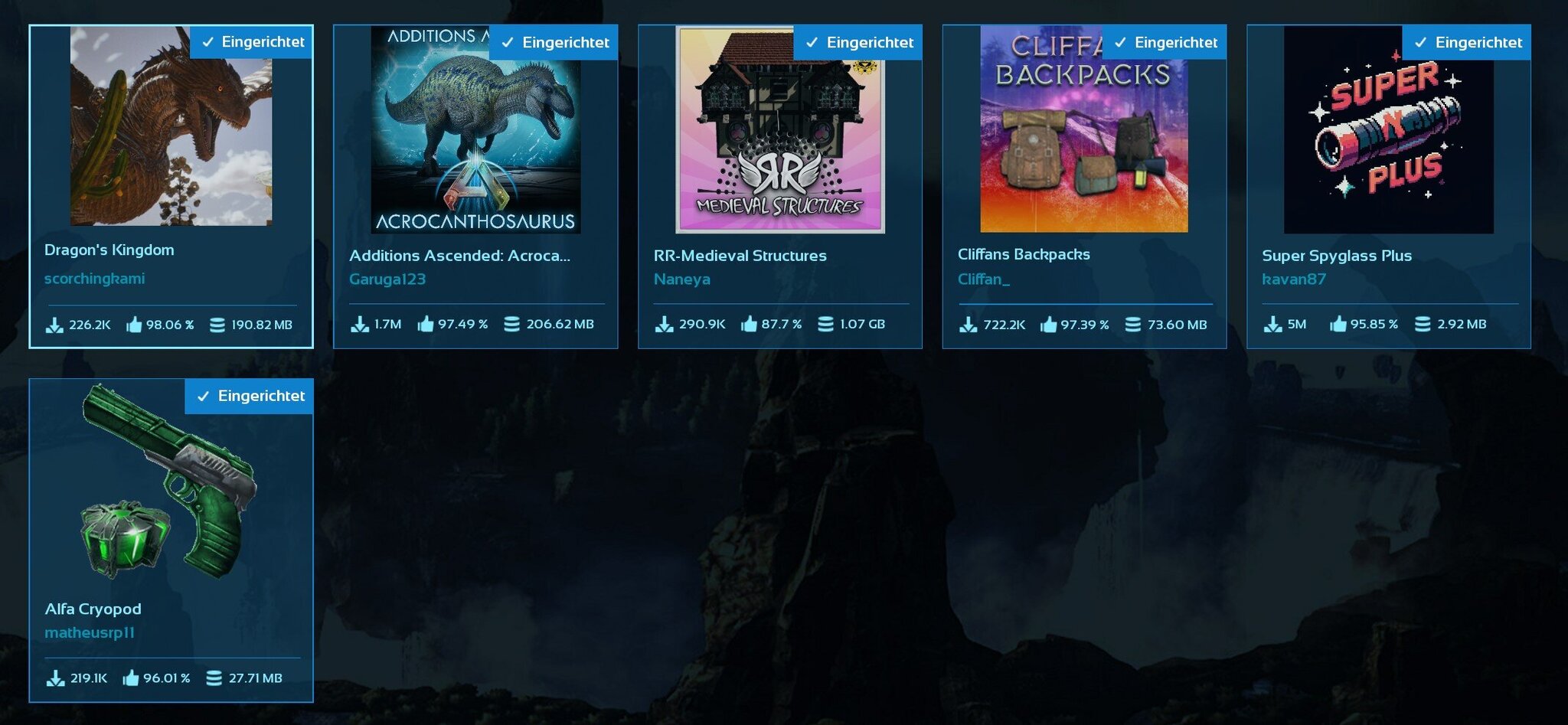
Task: Click the Eingerichtet badge on Super Spyglass Plus
Action: click(x=1468, y=42)
